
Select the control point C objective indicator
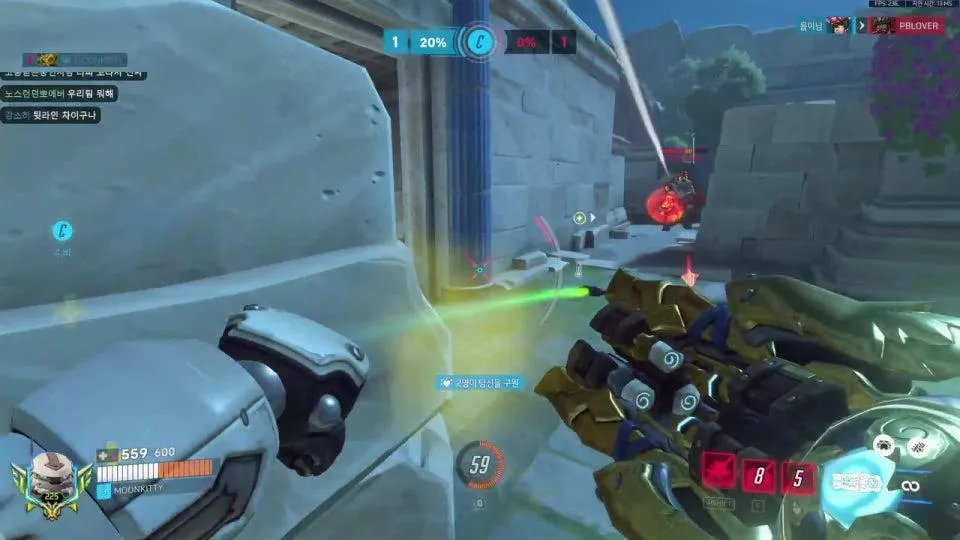click(x=480, y=42)
